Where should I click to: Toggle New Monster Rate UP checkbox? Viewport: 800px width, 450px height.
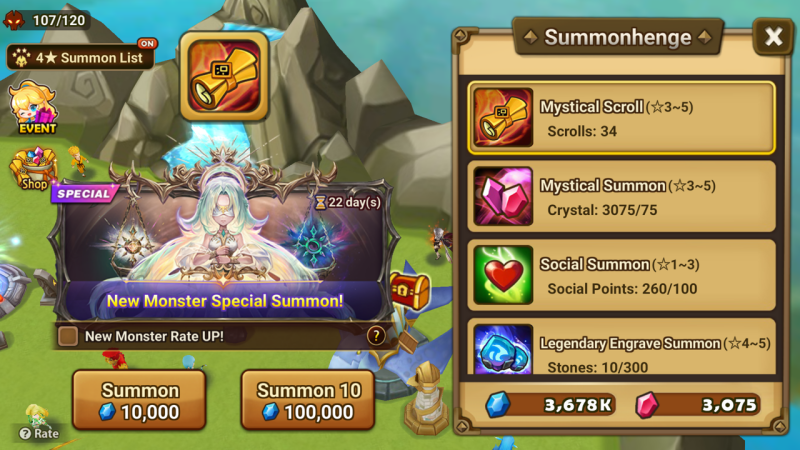(68, 336)
